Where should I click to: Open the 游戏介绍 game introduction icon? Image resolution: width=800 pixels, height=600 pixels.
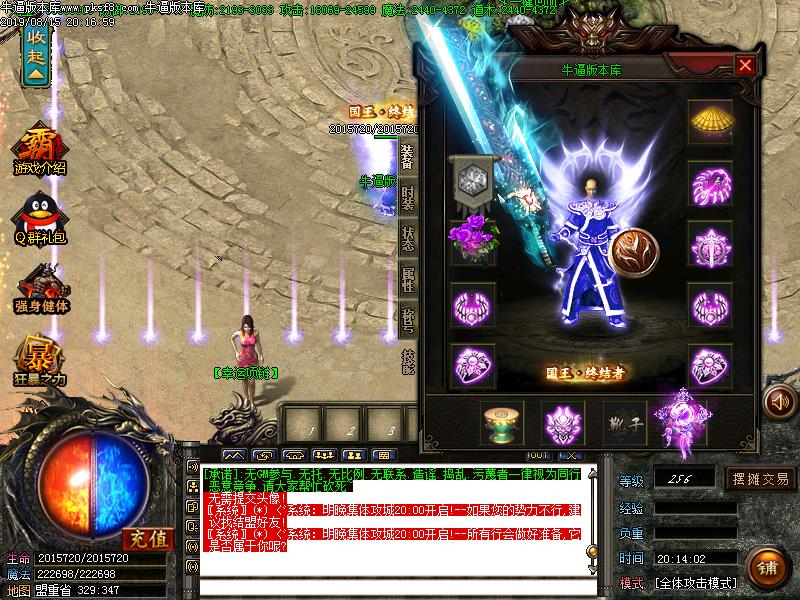(40, 150)
